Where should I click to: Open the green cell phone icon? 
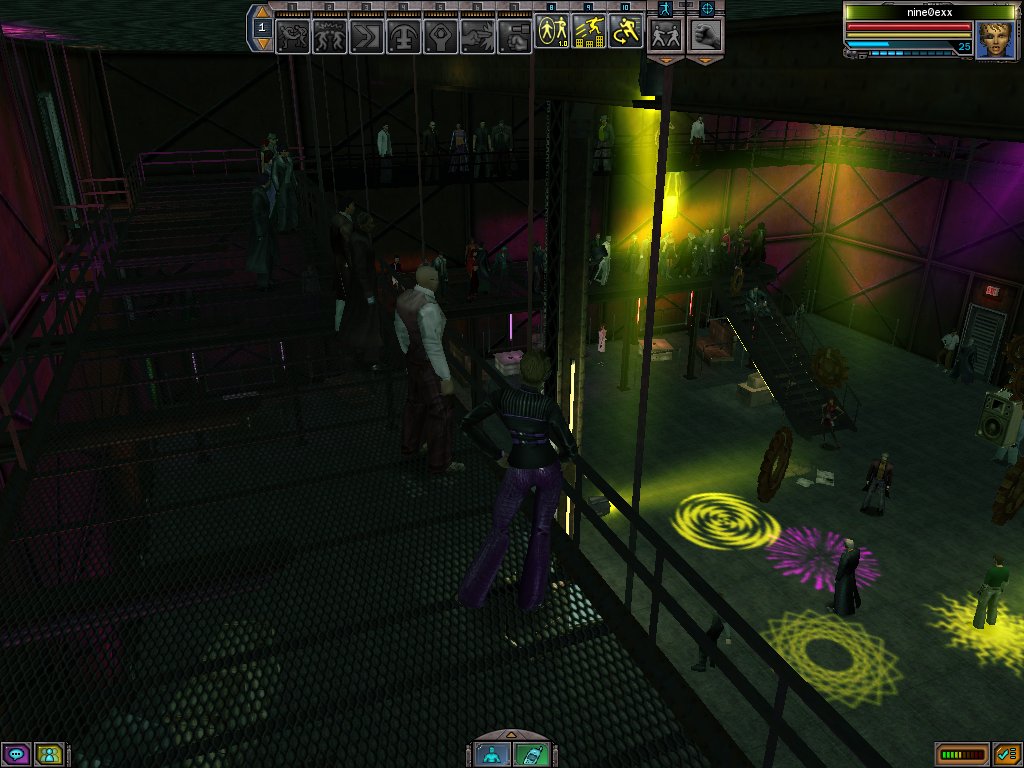click(532, 755)
